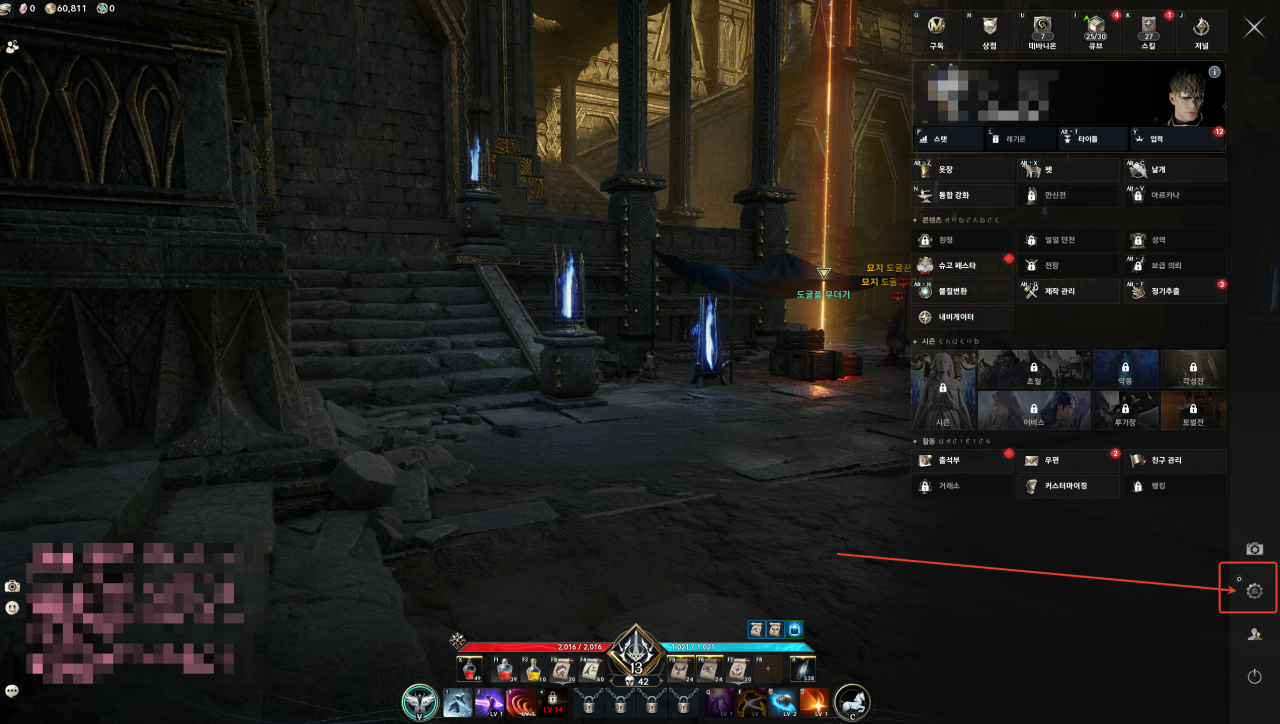Open the 펫 pet menu

click(1067, 170)
